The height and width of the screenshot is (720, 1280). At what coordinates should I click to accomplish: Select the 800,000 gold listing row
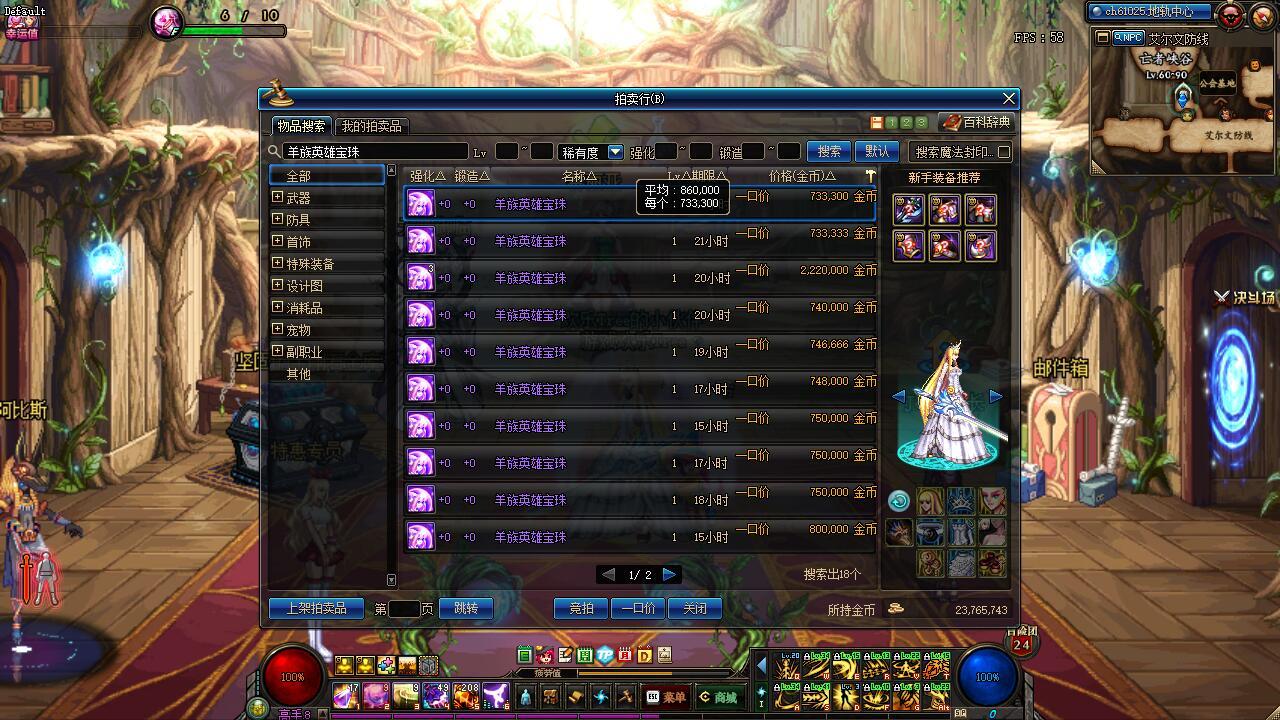[x=640, y=536]
